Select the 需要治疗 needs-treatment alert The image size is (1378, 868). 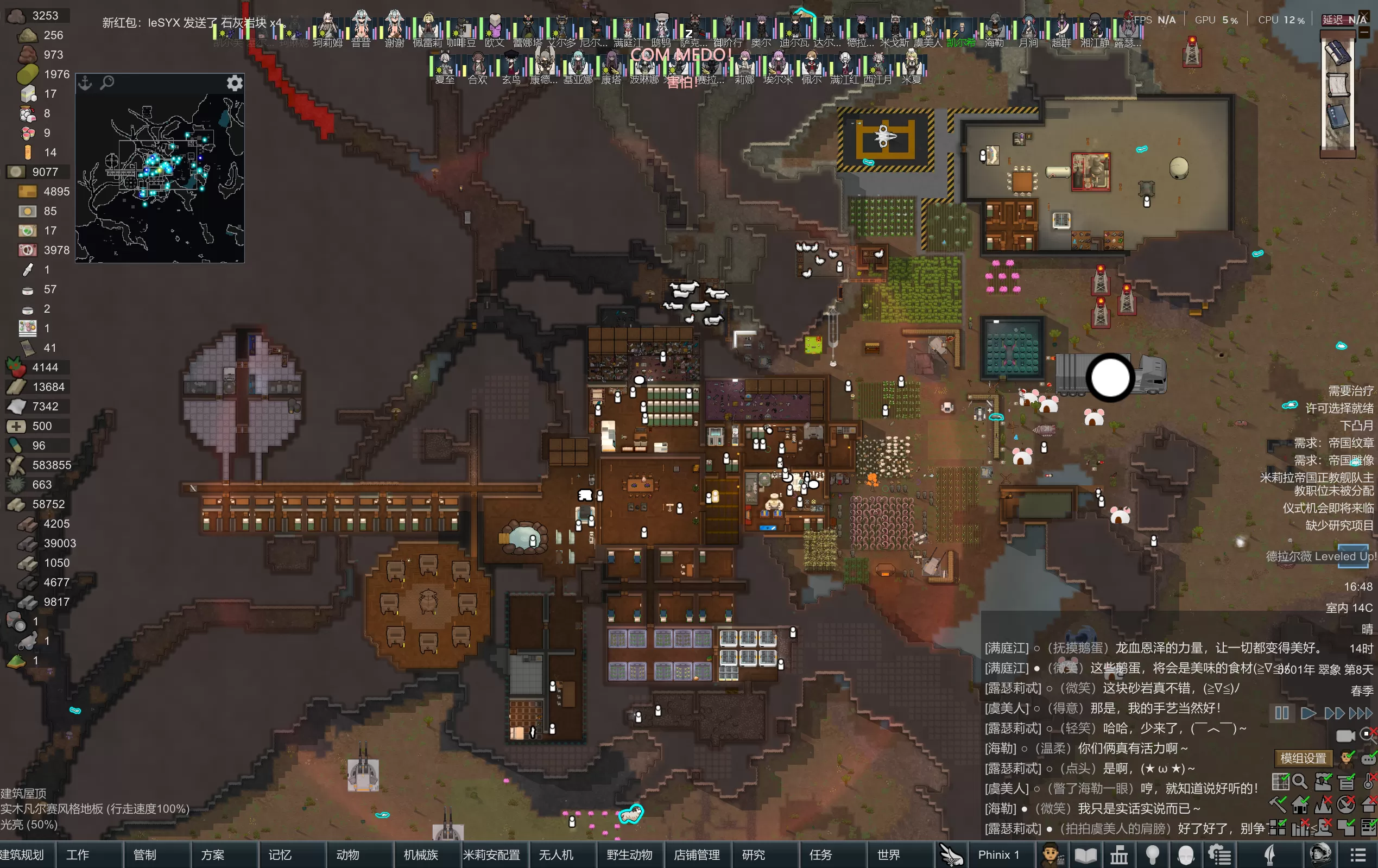[x=1350, y=391]
